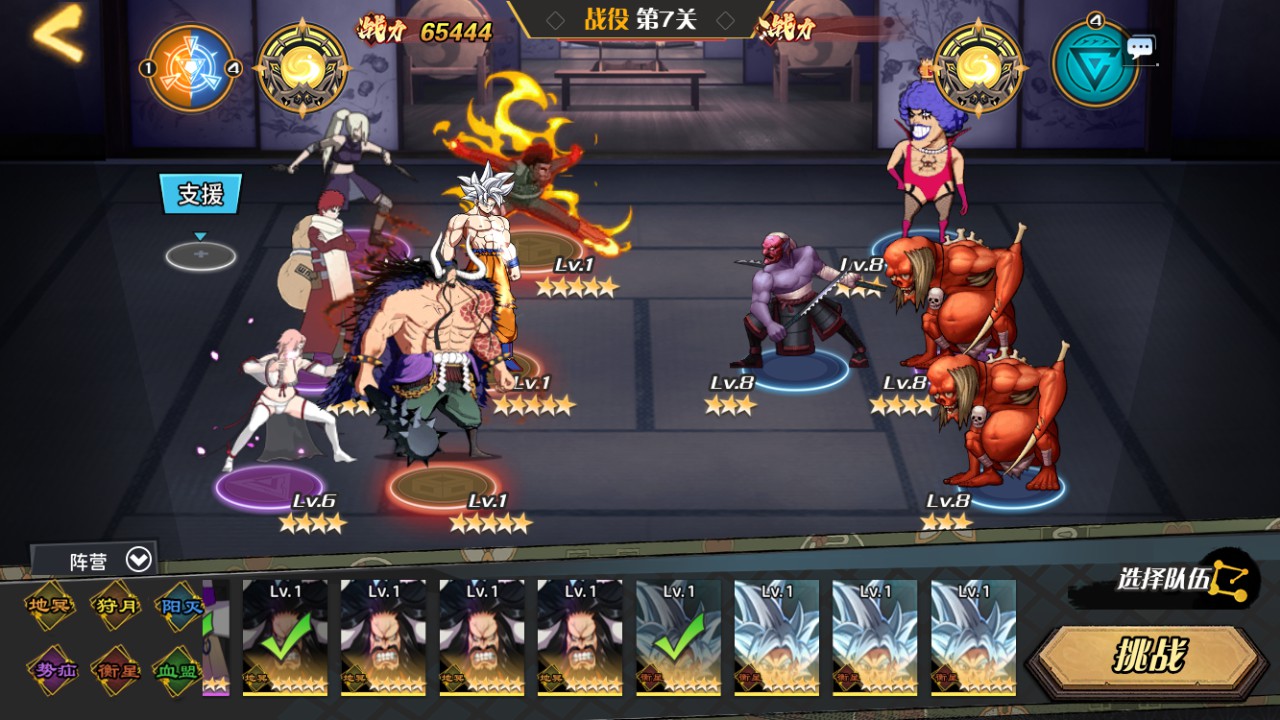Filter heroes by 衡星 faction
Viewport: 1280px width, 720px height.
coord(116,669)
